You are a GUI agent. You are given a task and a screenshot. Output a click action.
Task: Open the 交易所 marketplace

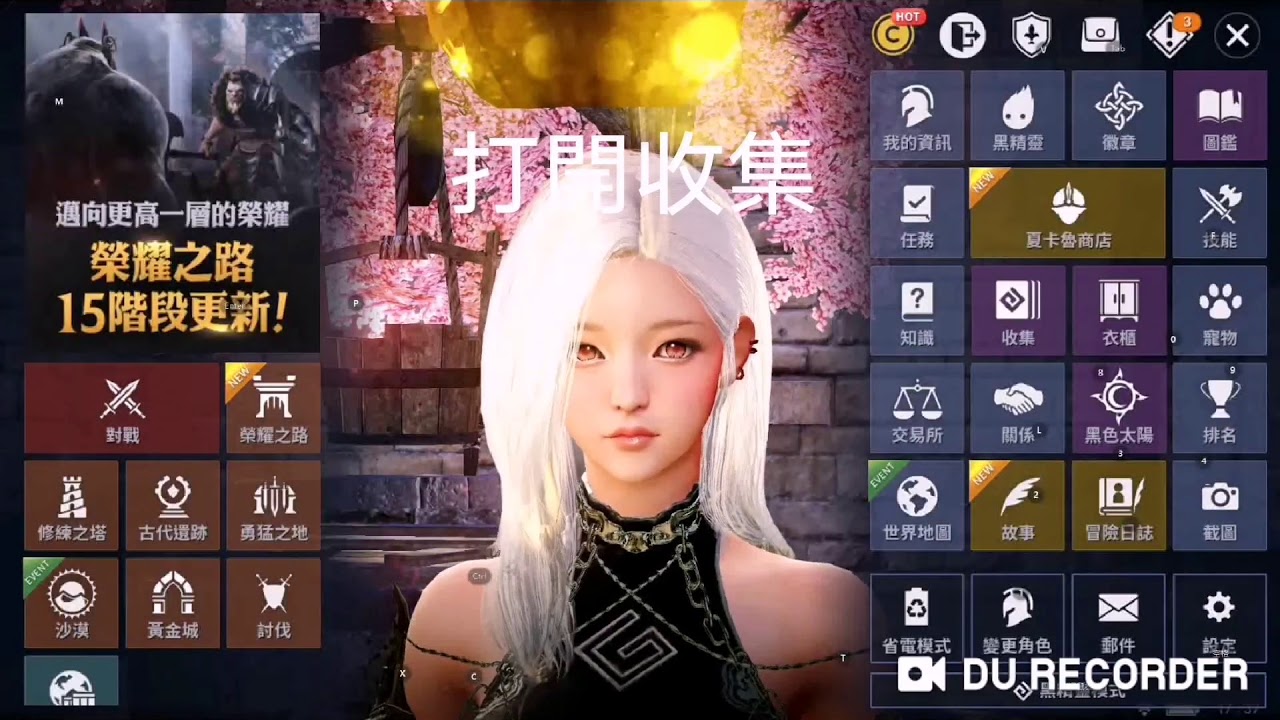[916, 408]
